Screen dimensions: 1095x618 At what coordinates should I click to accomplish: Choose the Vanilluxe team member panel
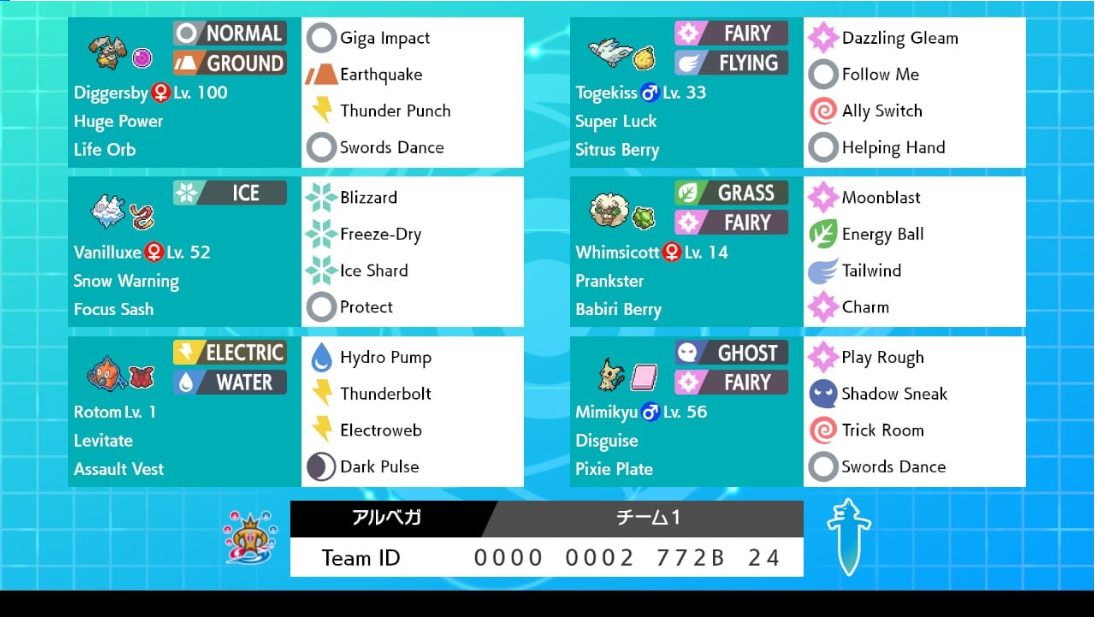(184, 252)
